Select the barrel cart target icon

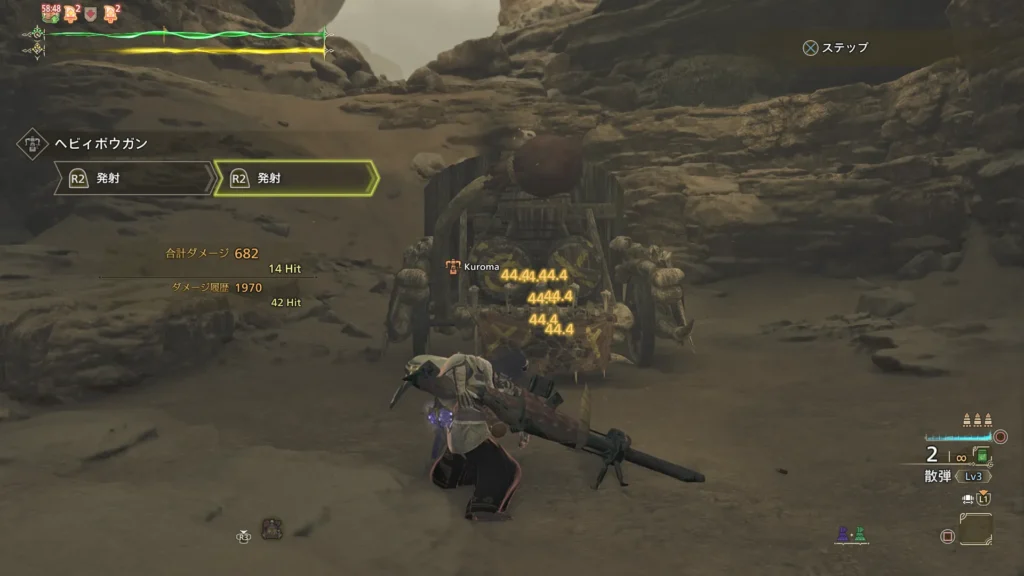(x=271, y=528)
